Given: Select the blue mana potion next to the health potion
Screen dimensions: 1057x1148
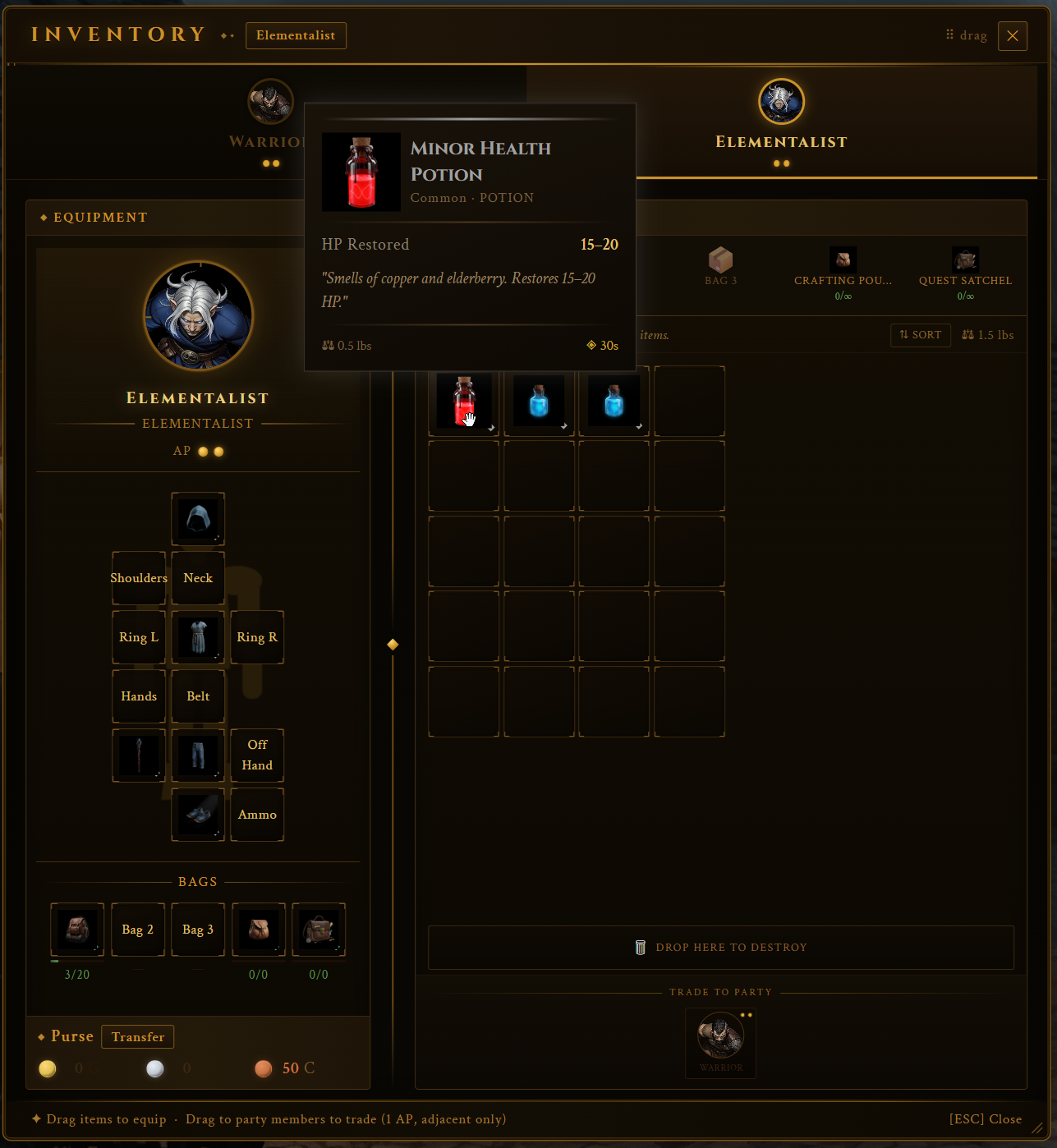Looking at the screenshot, I should 539,402.
